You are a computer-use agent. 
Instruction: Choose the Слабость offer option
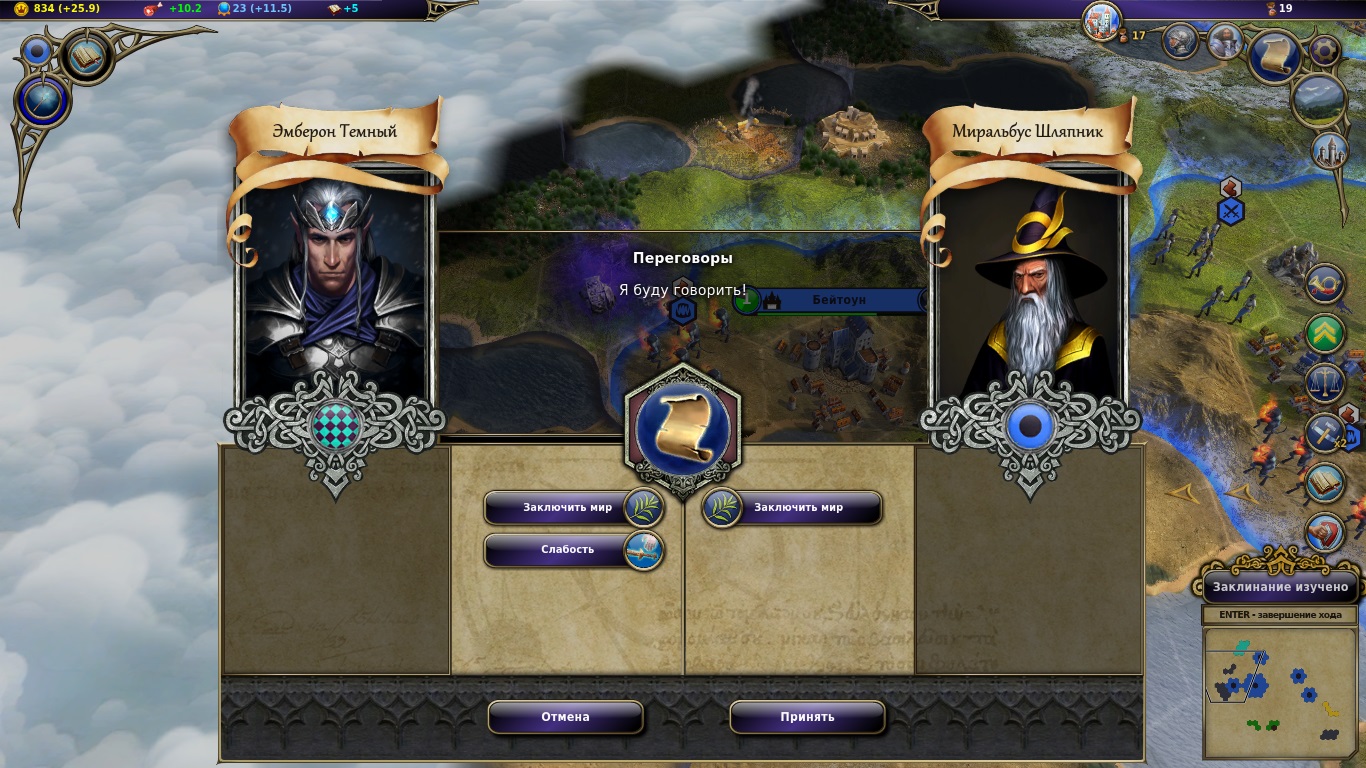567,550
